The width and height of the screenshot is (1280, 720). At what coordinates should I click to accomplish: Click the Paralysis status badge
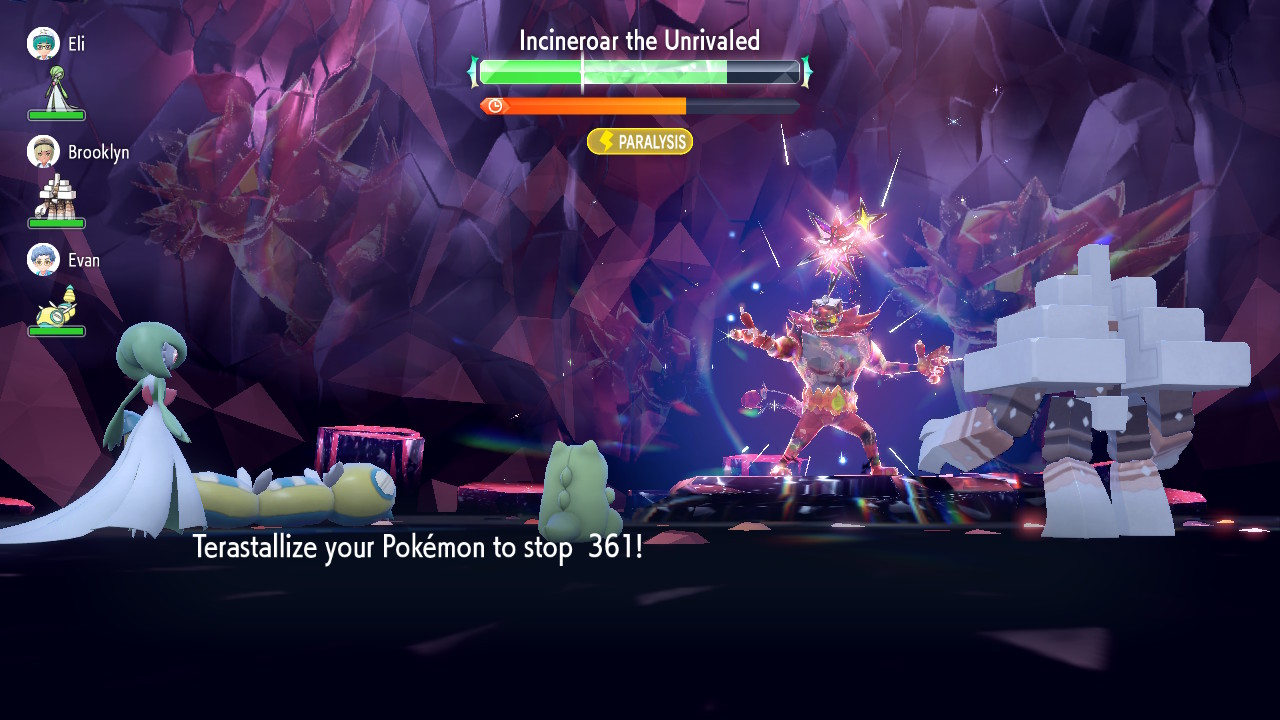tap(640, 142)
